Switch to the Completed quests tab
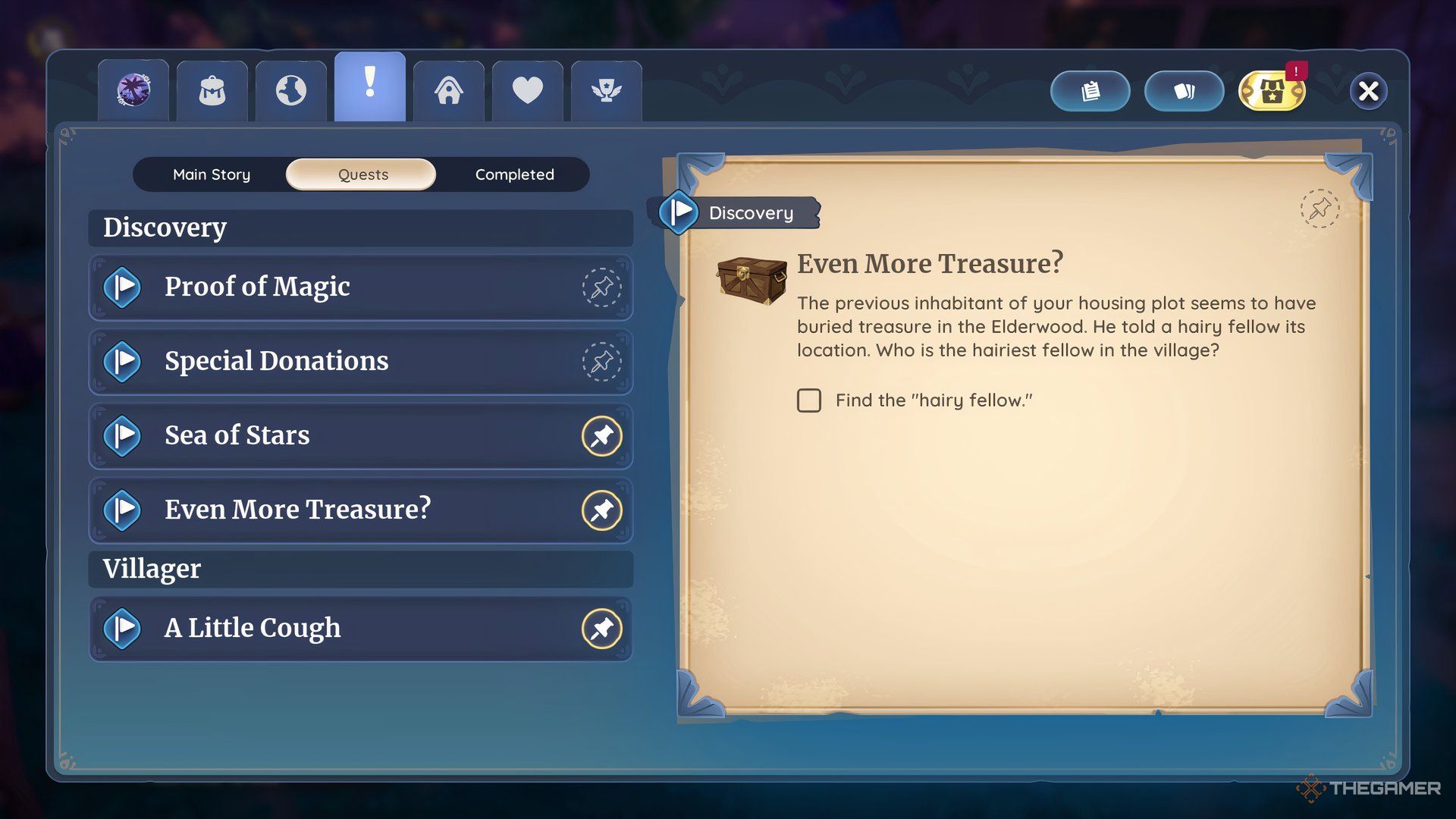Screen dimensions: 1456x819 (x=514, y=174)
